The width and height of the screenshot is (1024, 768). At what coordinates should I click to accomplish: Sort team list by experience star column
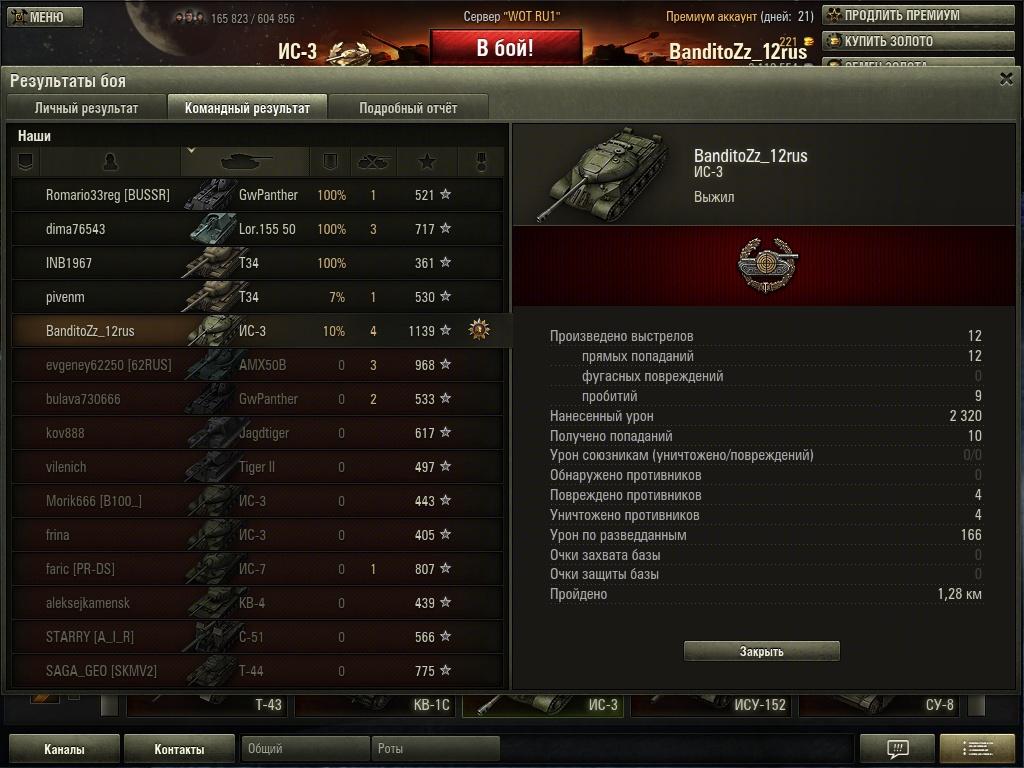[x=427, y=161]
